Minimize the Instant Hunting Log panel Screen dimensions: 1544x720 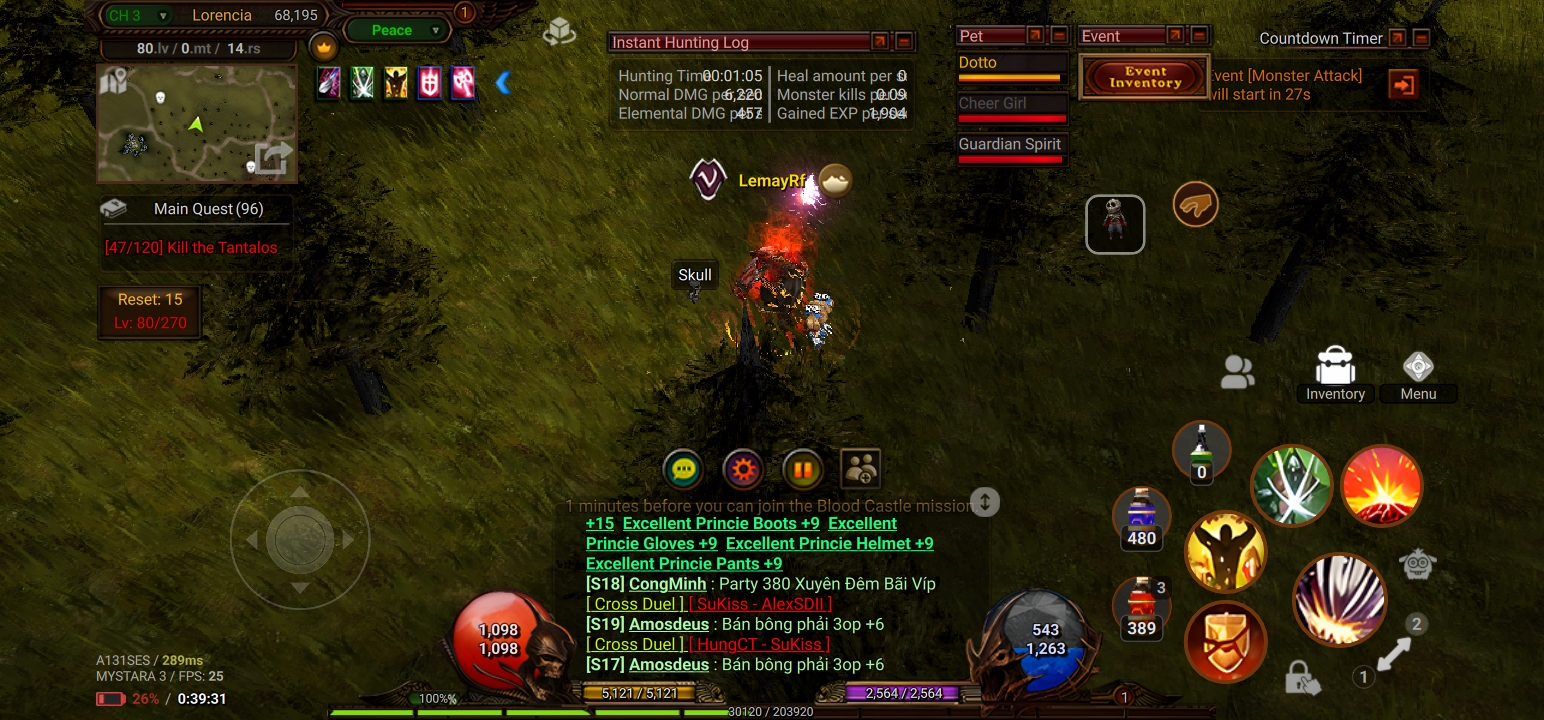[x=904, y=42]
